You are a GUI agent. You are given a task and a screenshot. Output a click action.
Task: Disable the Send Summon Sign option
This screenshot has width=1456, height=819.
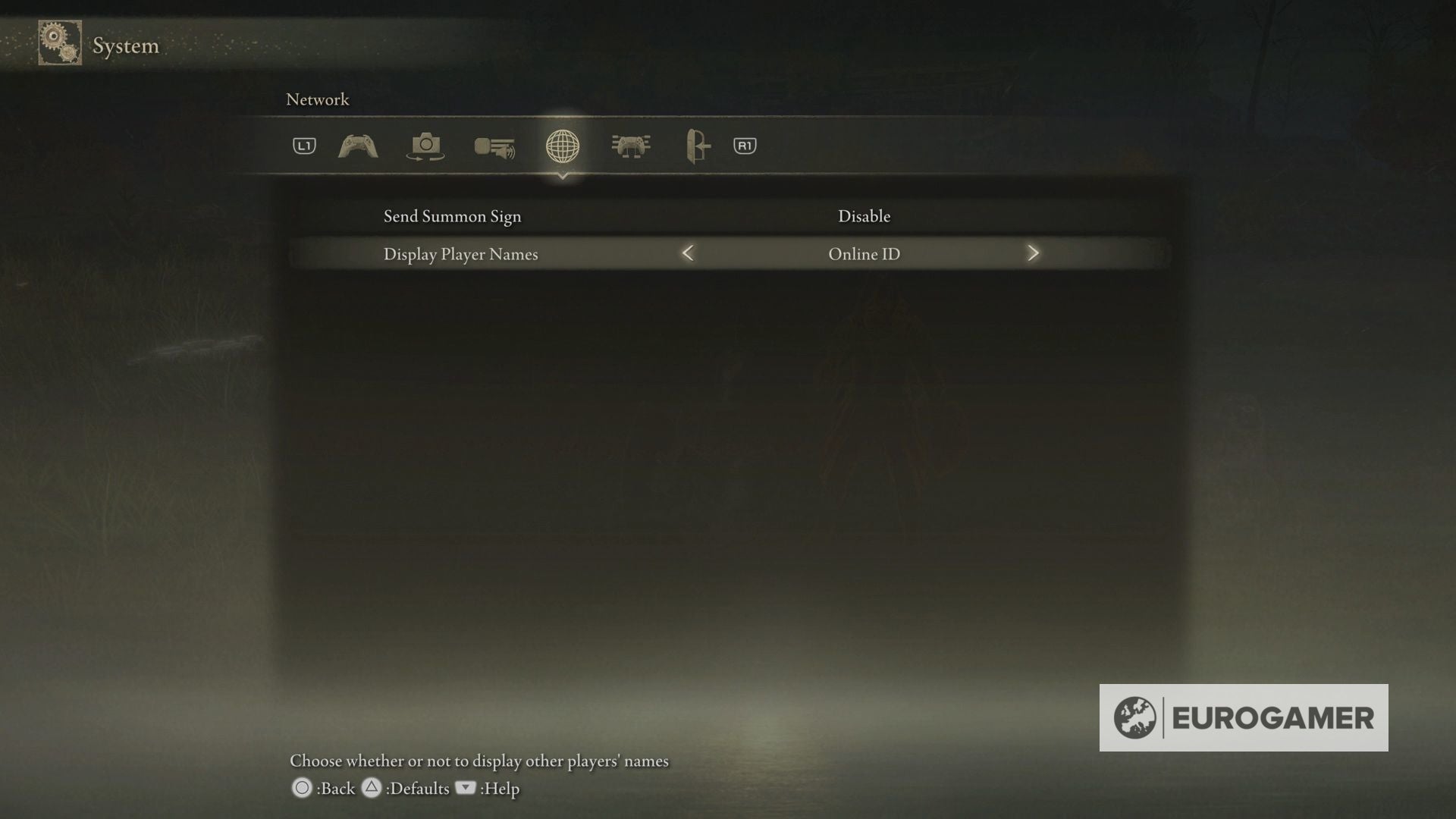pos(864,216)
